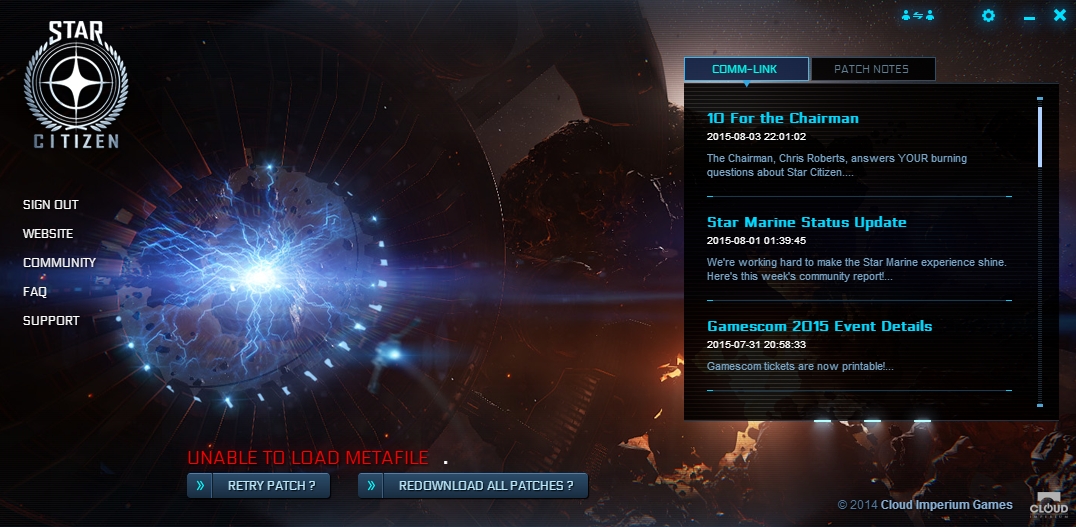Screen dimensions: 1076x527
Task: Select the Comm-Link tab
Action: pos(746,69)
